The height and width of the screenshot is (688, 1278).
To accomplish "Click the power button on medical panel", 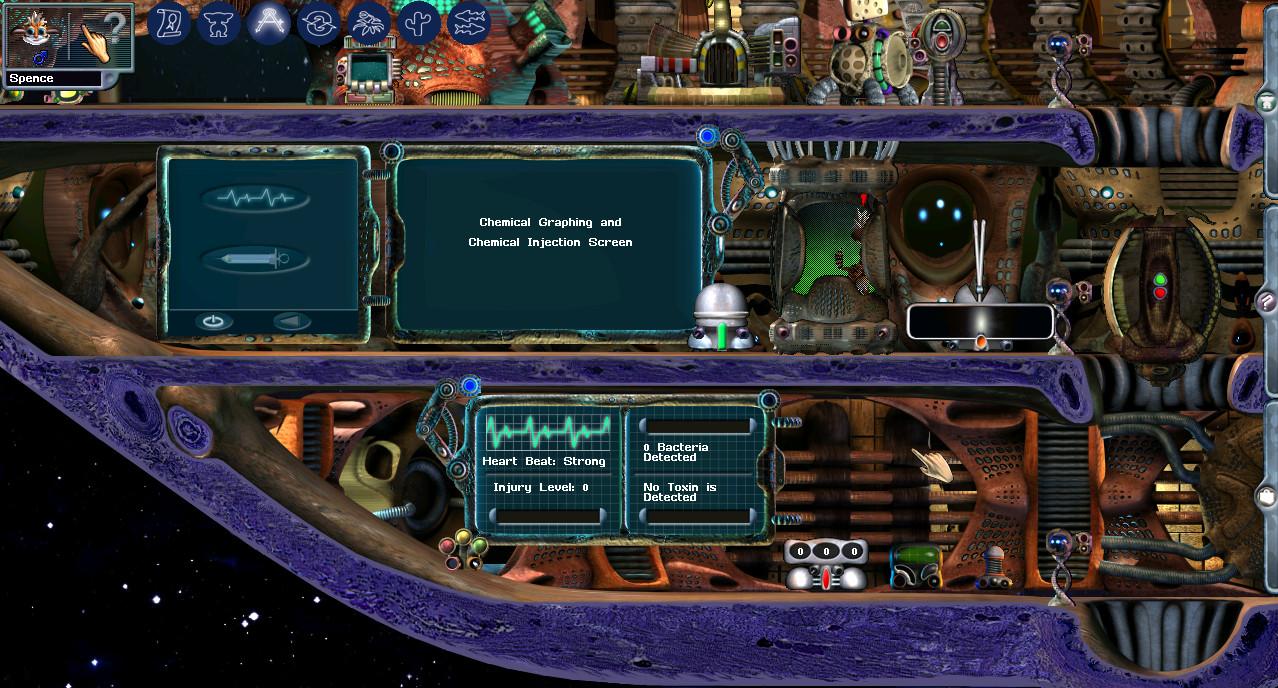I will [x=212, y=322].
